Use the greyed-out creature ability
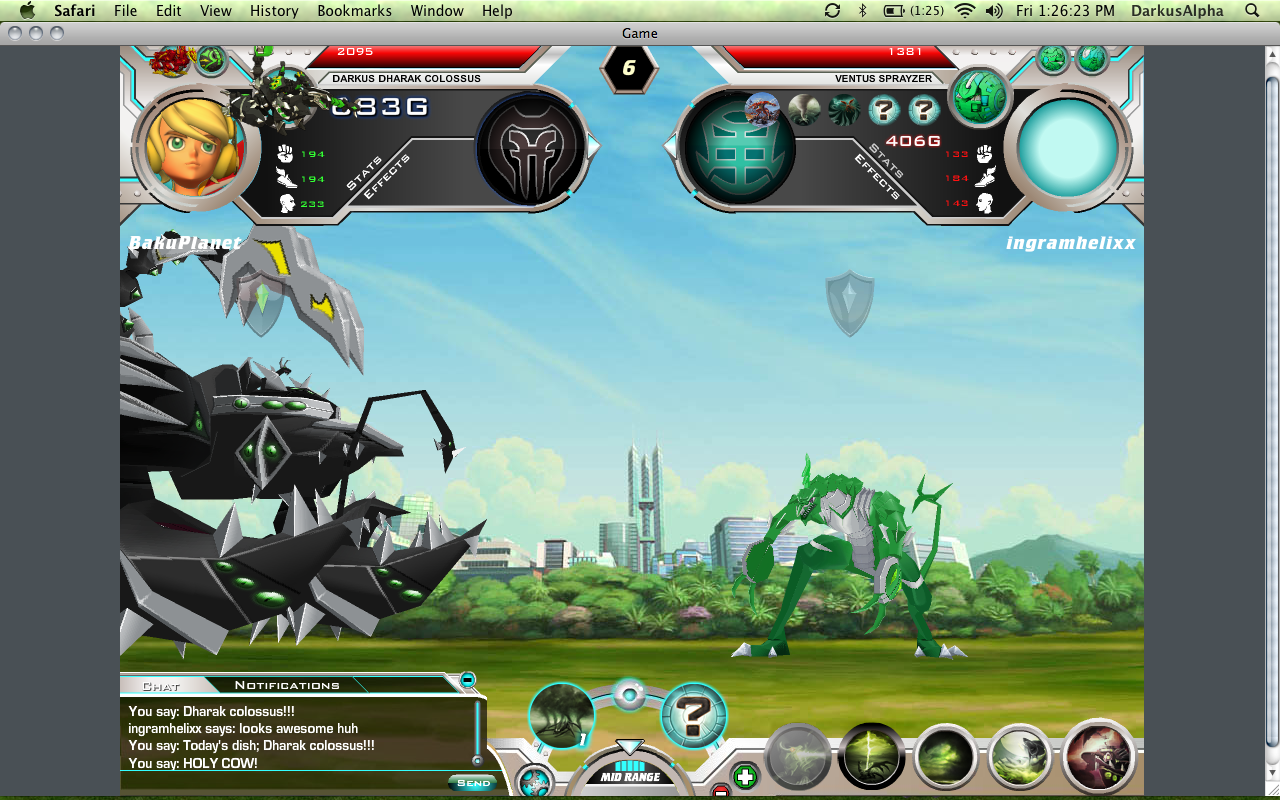 pyautogui.click(x=798, y=757)
